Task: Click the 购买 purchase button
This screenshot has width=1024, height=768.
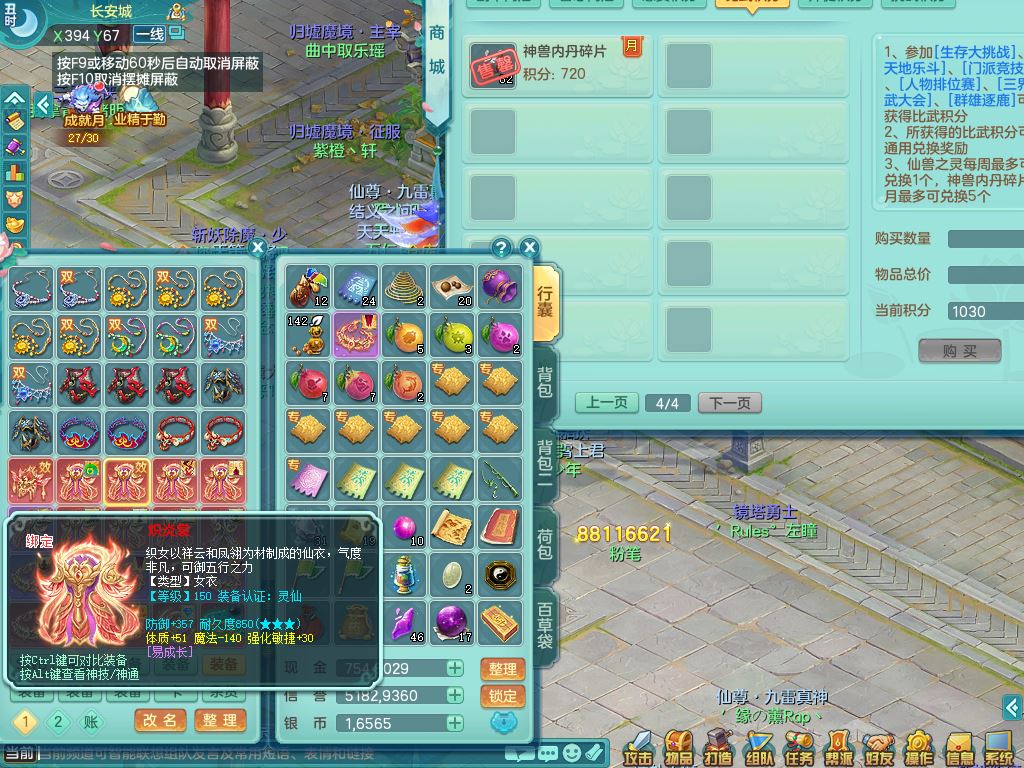Action: tap(959, 350)
